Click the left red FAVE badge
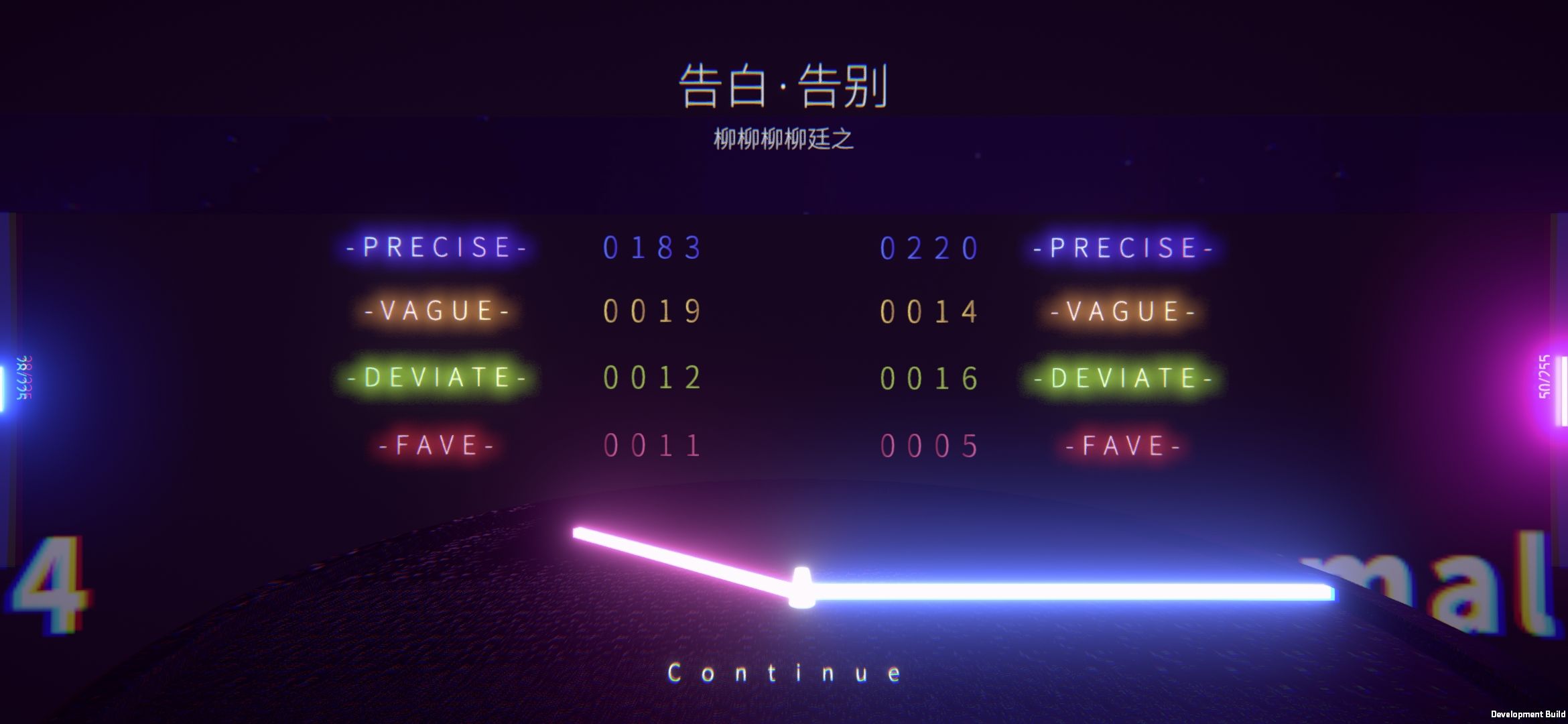This screenshot has width=1568, height=724. (437, 444)
